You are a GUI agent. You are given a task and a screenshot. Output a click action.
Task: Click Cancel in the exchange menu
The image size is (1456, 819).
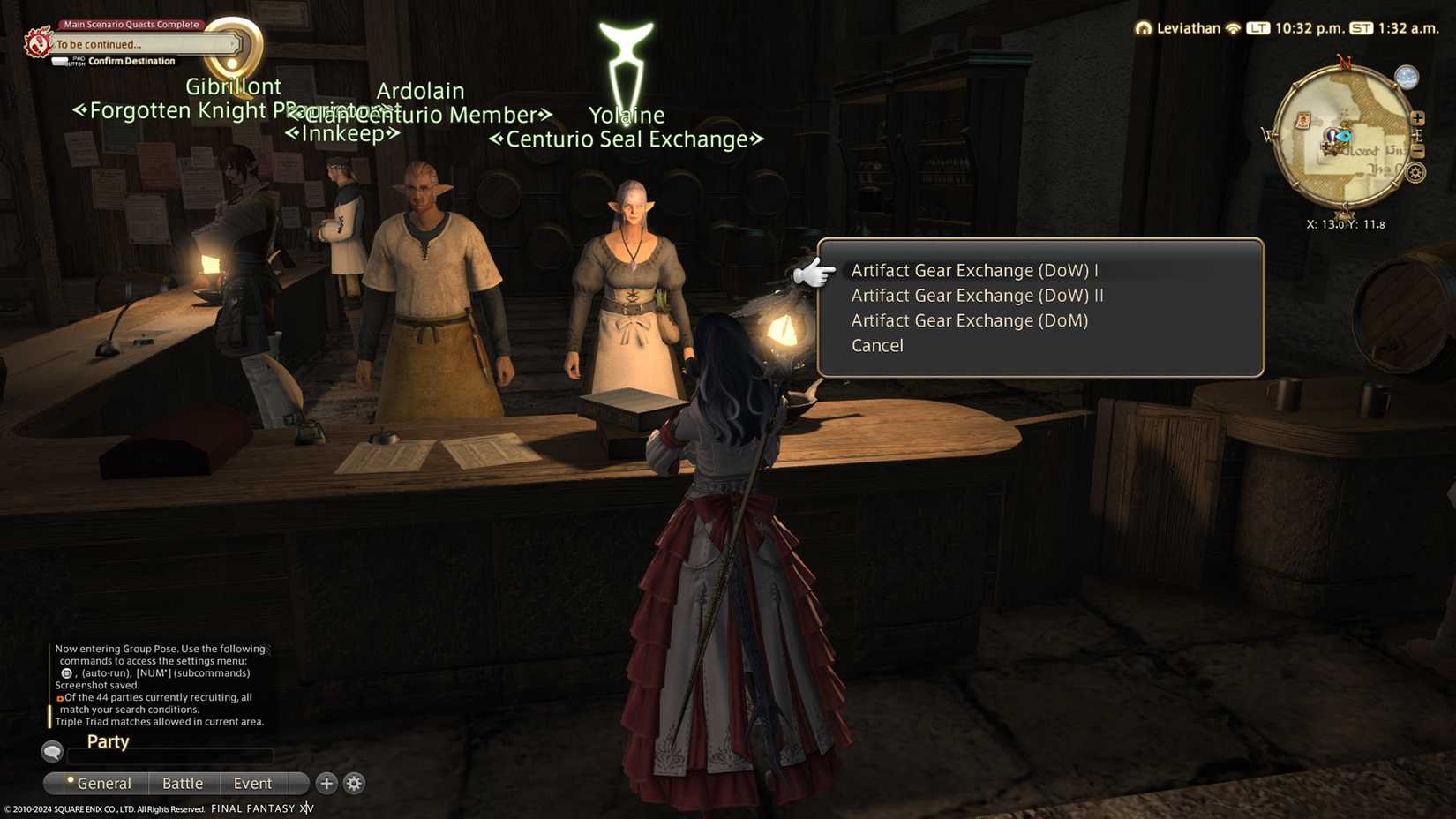click(x=876, y=345)
